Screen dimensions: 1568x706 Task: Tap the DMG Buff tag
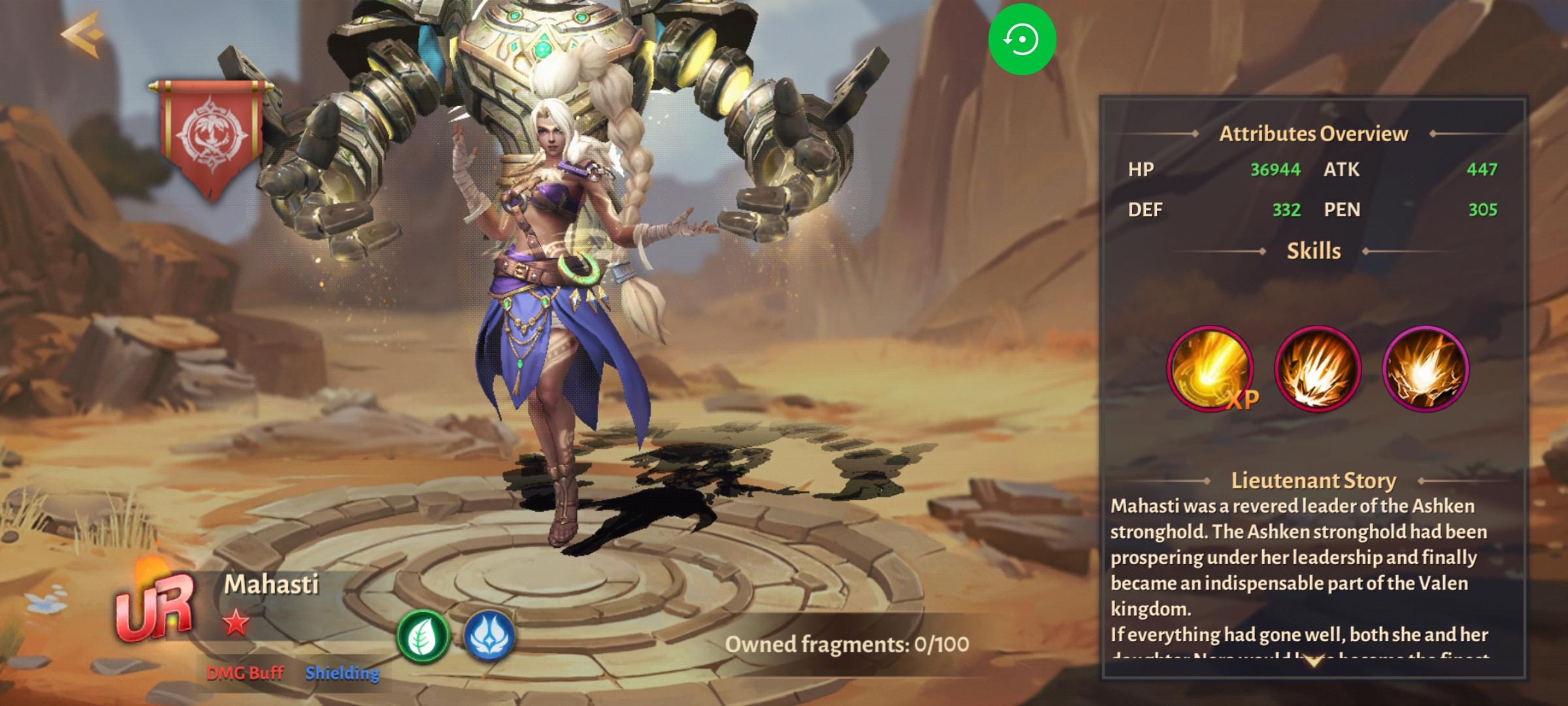coord(245,673)
